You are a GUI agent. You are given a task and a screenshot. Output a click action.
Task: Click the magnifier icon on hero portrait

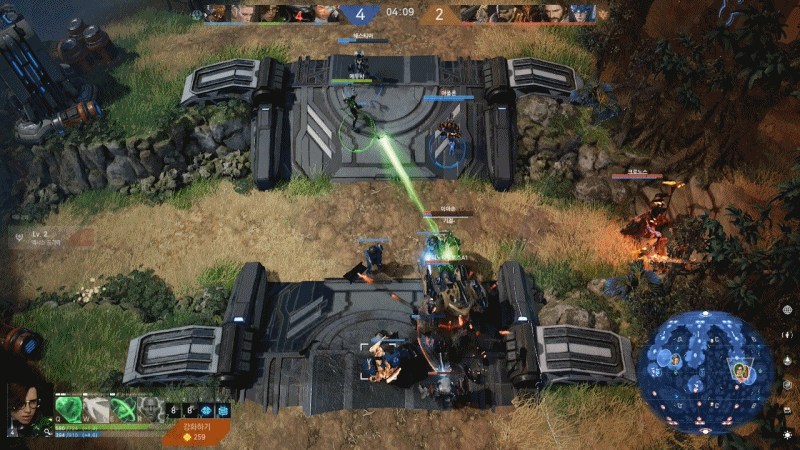point(48,430)
